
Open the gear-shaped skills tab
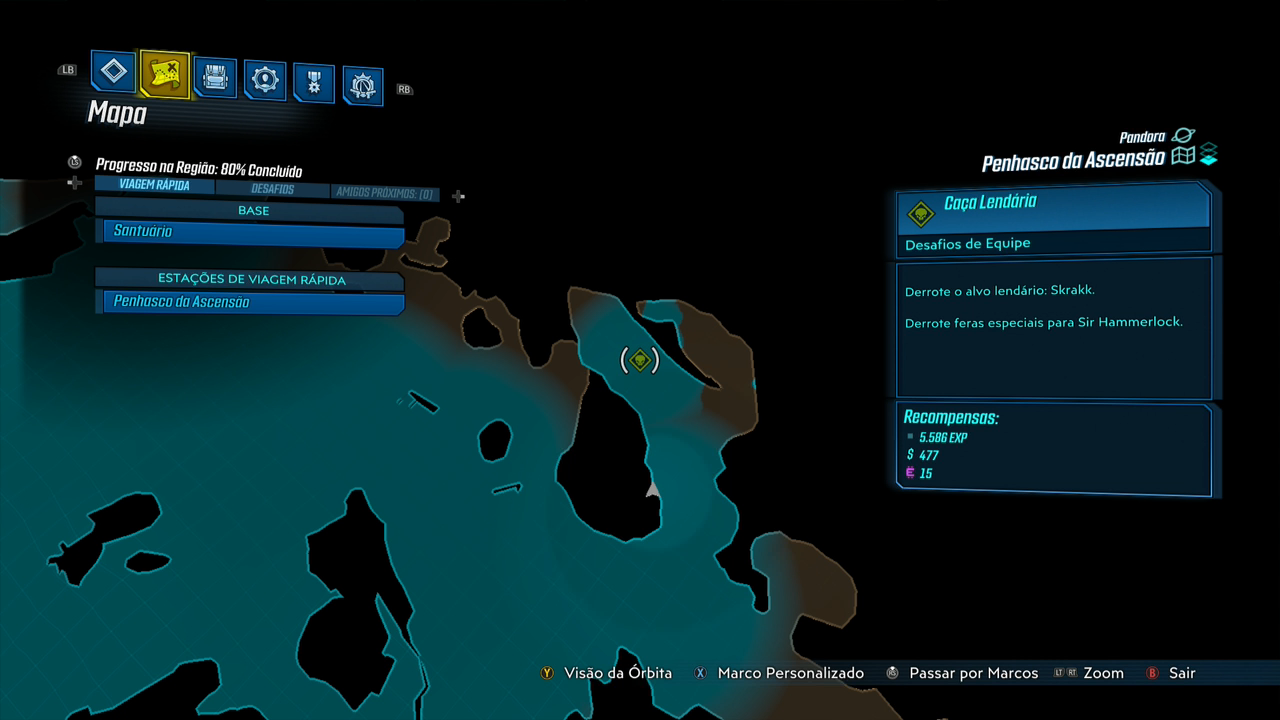265,81
